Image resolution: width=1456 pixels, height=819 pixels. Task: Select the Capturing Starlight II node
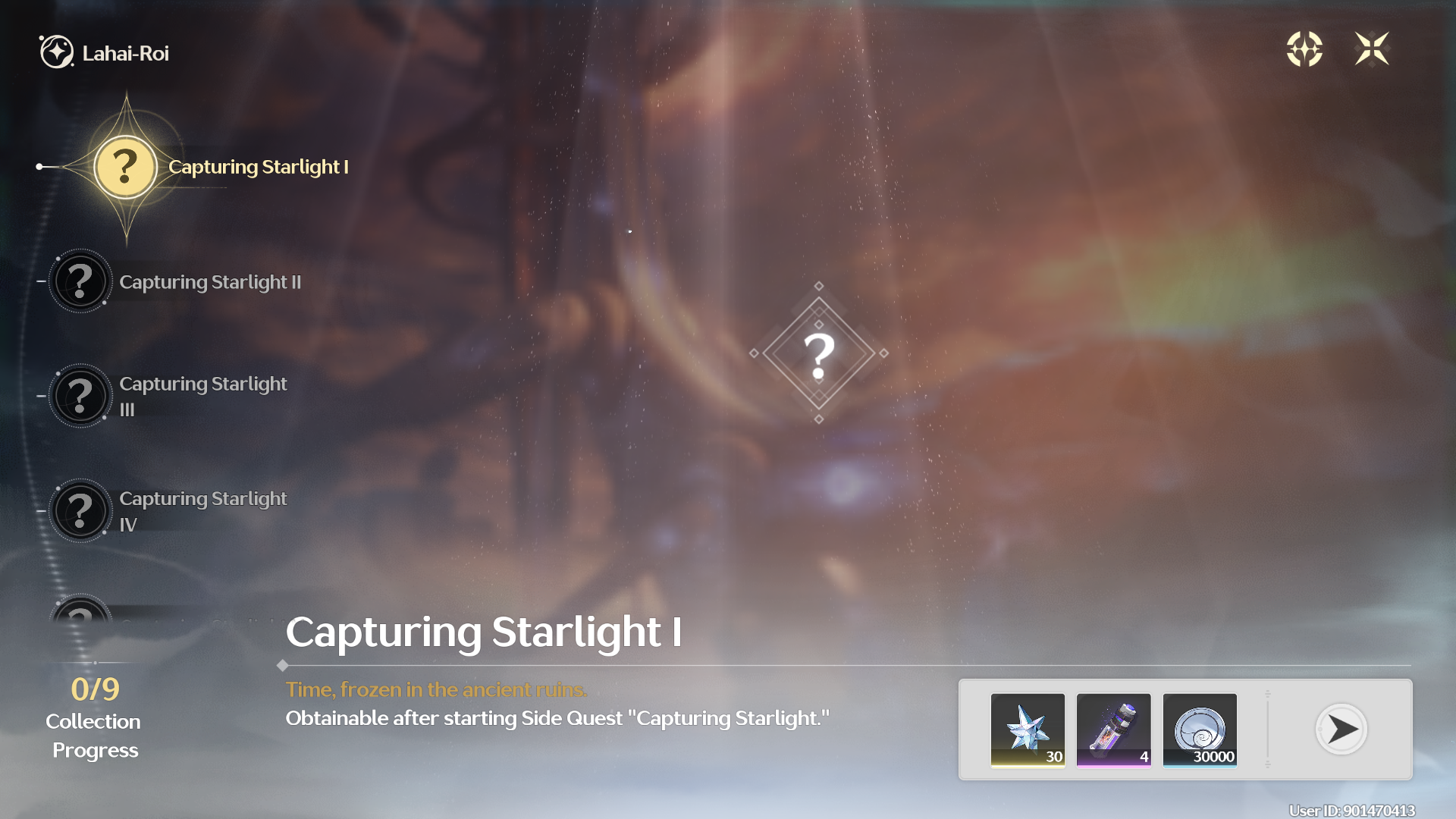(80, 281)
